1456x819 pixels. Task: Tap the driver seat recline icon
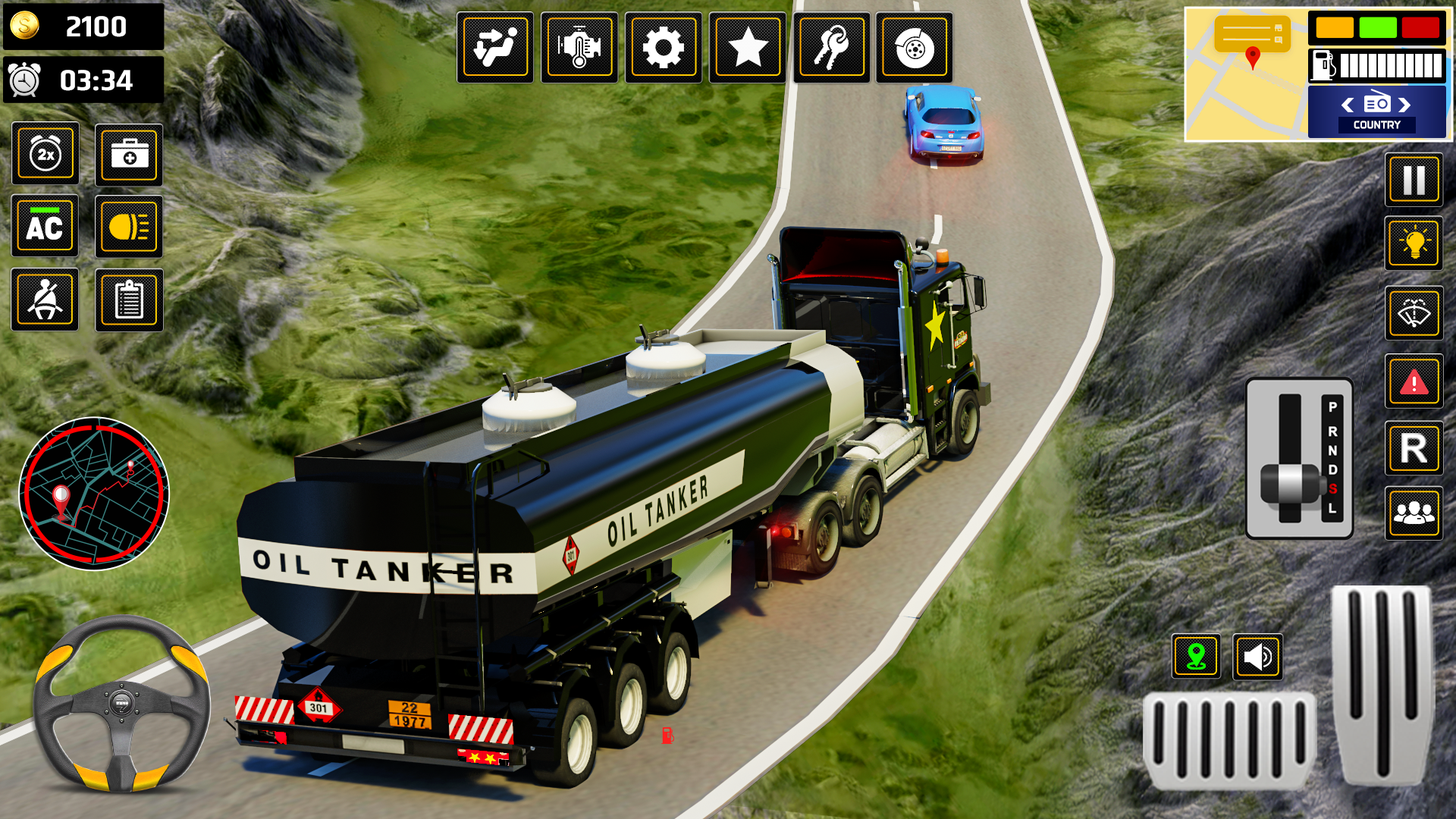pyautogui.click(x=494, y=48)
